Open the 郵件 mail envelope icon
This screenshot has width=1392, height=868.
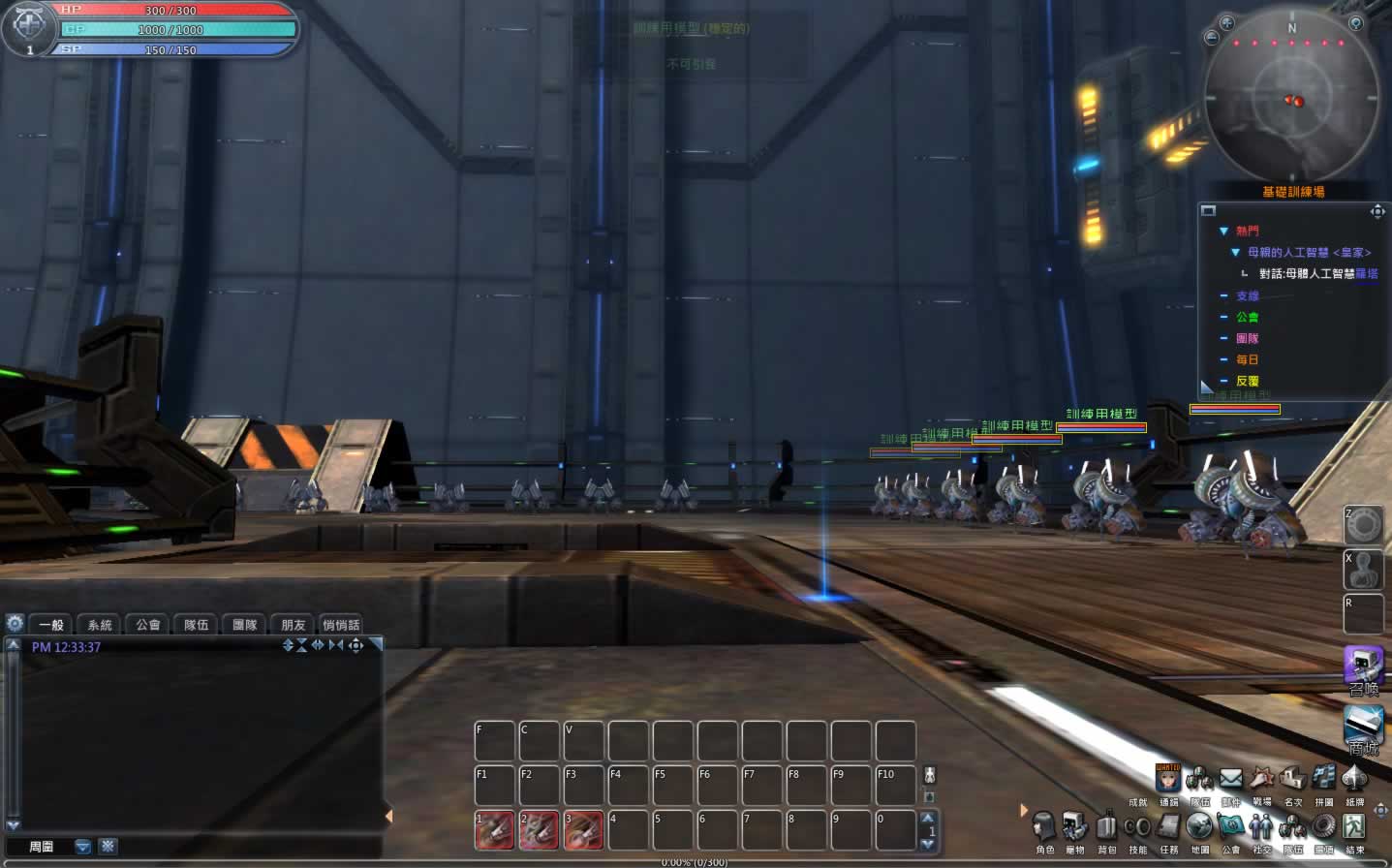(x=1230, y=779)
